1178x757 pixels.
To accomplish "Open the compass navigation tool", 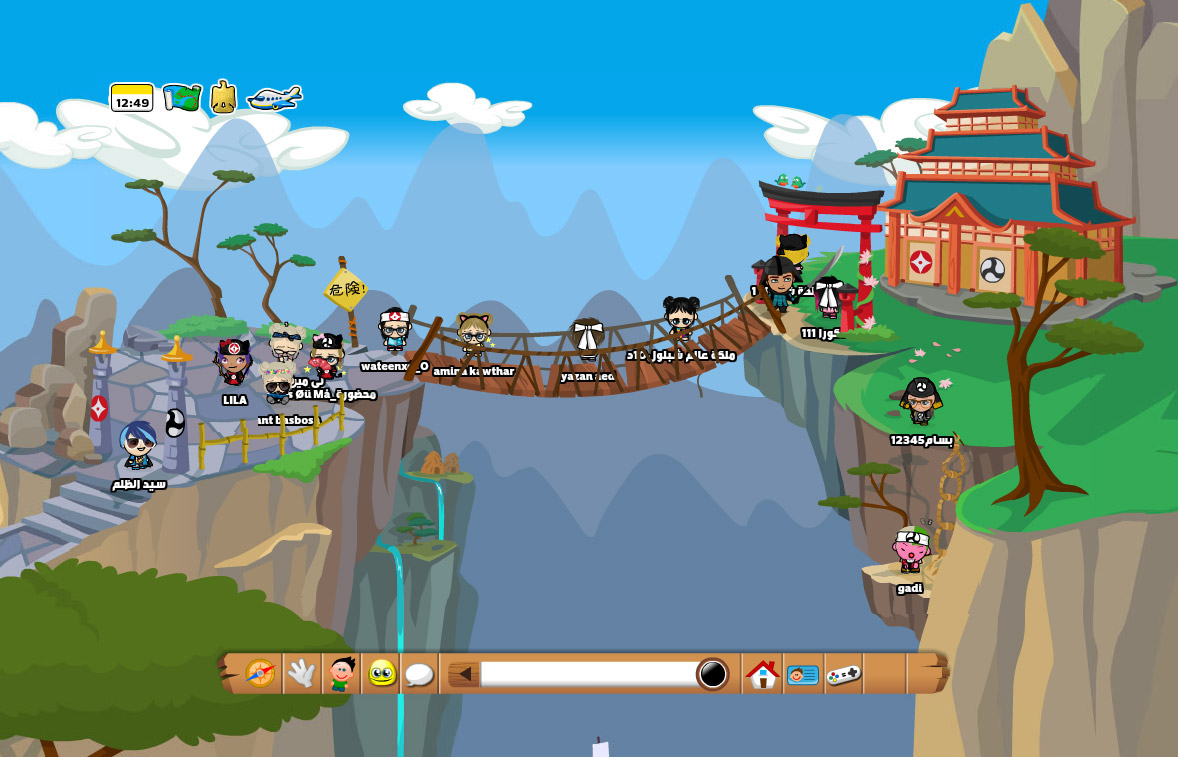I will pyautogui.click(x=260, y=673).
